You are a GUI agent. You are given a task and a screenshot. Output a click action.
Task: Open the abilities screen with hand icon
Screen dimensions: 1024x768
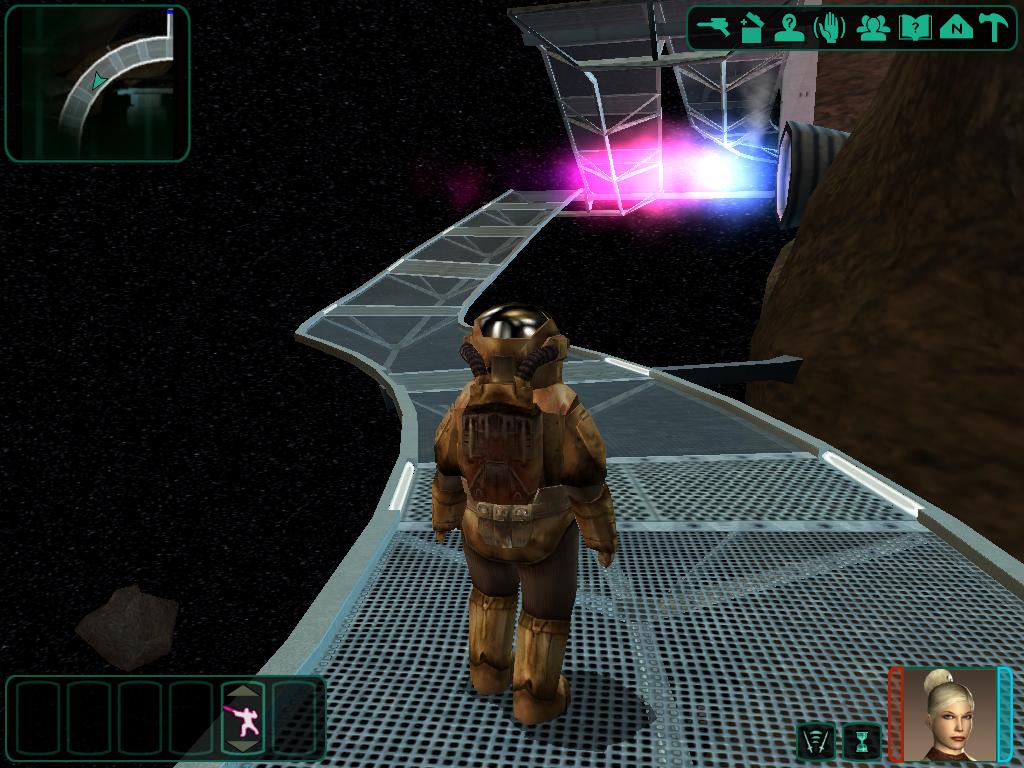(830, 27)
